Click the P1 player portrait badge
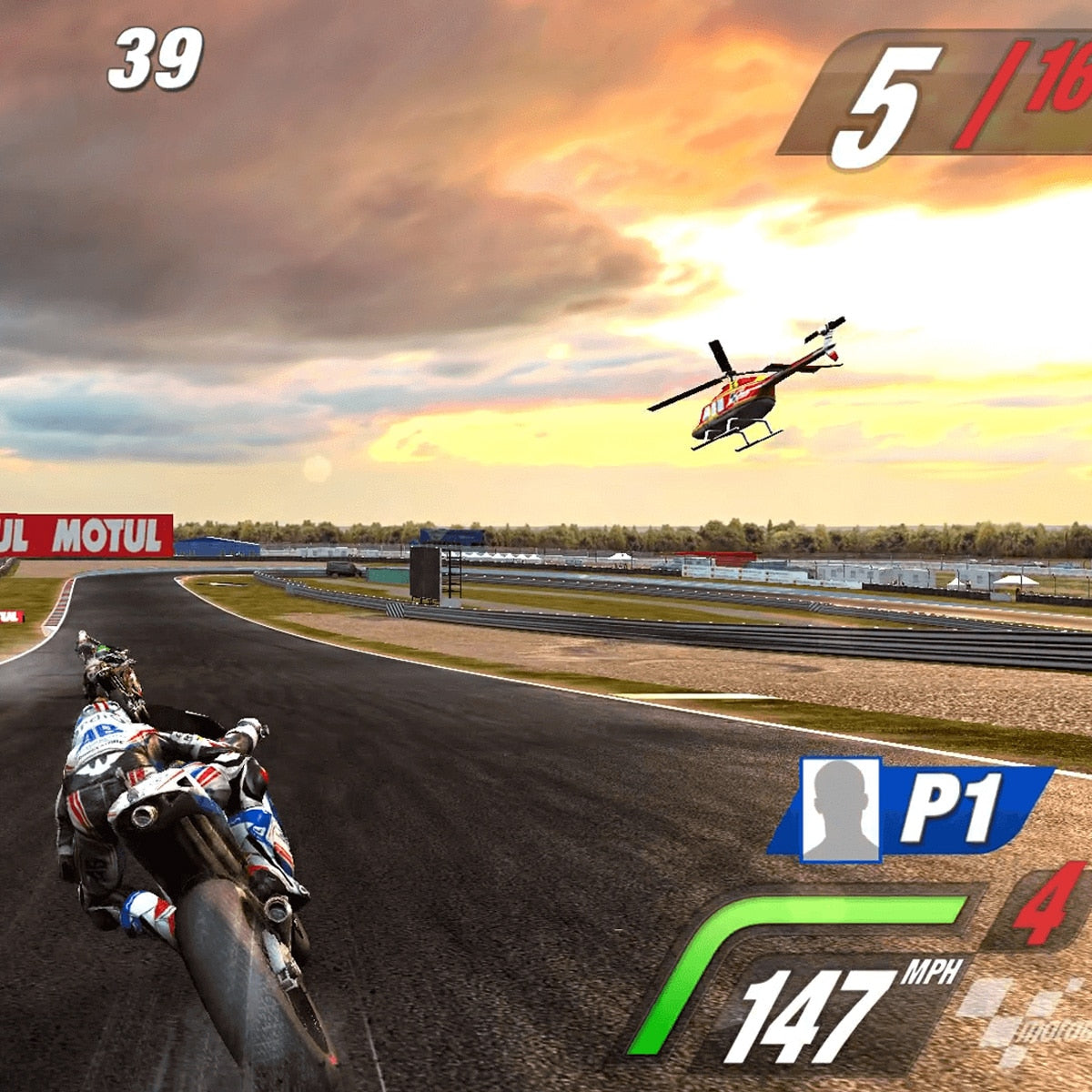 (x=840, y=810)
